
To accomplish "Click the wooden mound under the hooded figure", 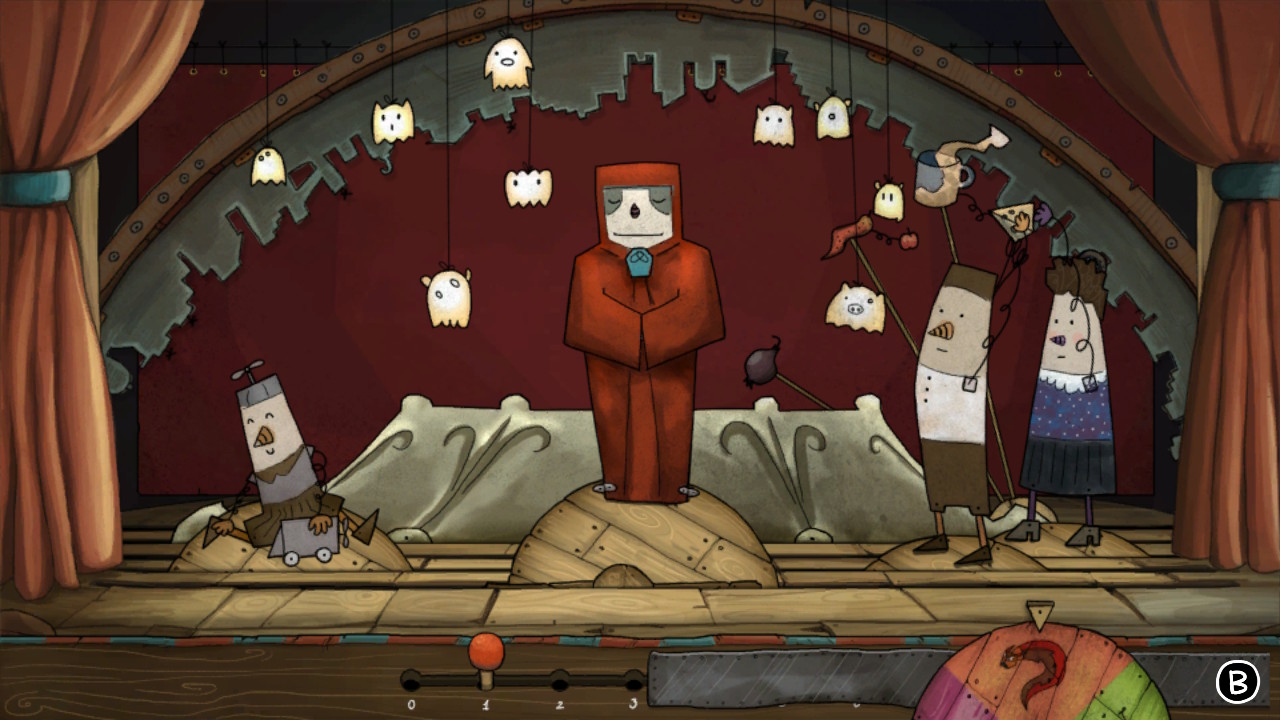I will [640, 540].
